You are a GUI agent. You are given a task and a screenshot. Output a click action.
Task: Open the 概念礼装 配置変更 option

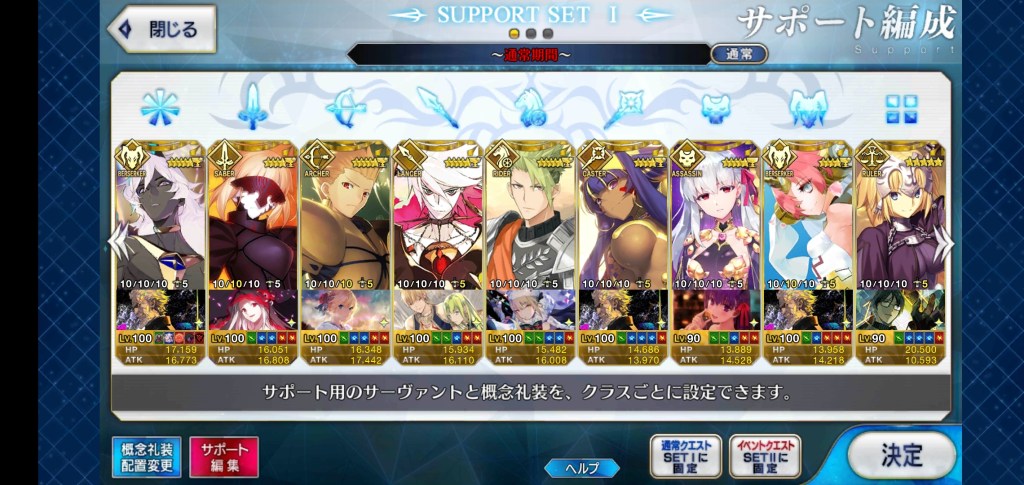click(x=145, y=455)
